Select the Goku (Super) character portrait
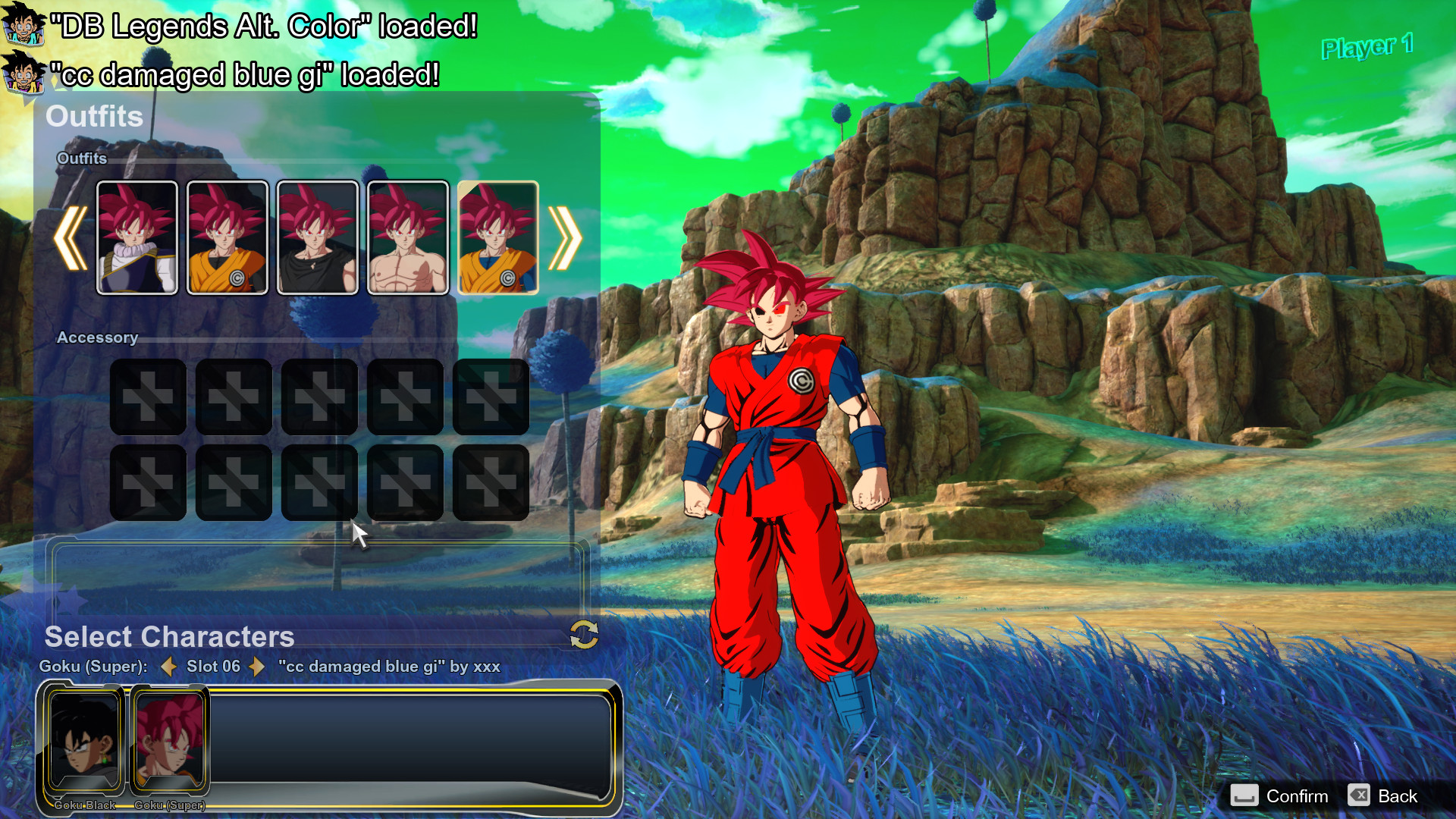Screen dimensions: 1456x819 [170, 739]
